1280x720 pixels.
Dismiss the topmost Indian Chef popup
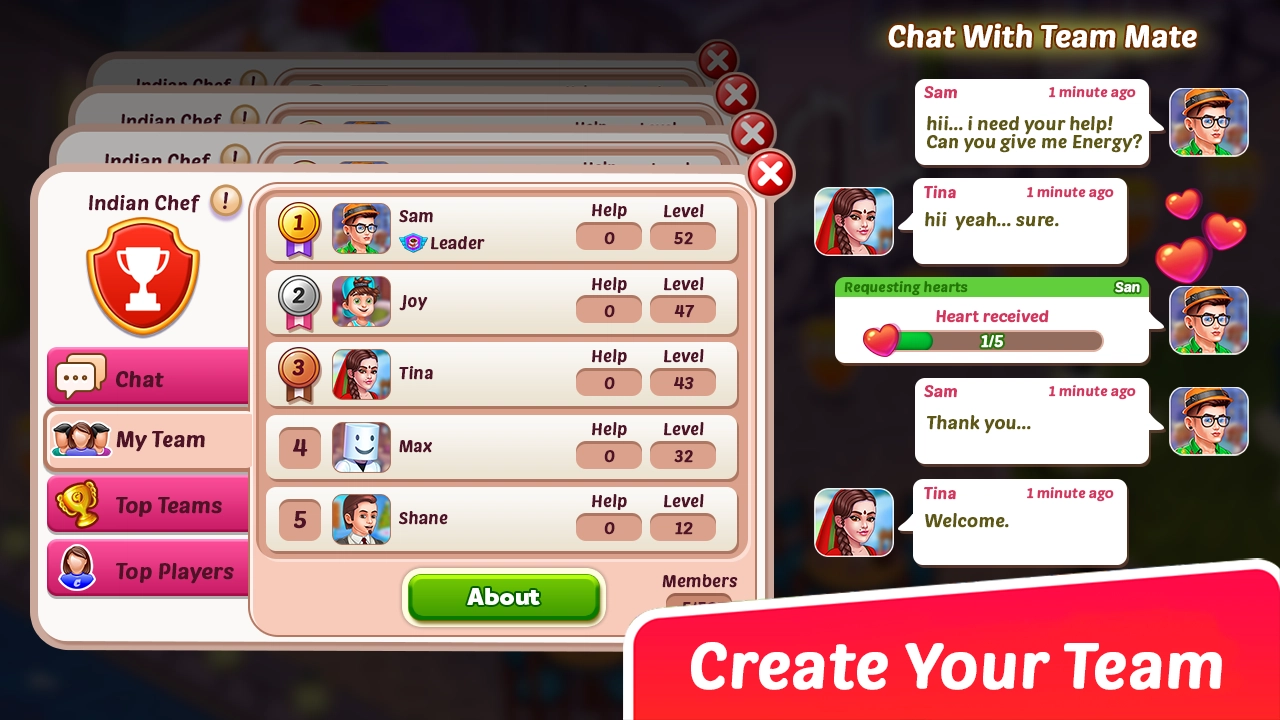click(x=719, y=60)
